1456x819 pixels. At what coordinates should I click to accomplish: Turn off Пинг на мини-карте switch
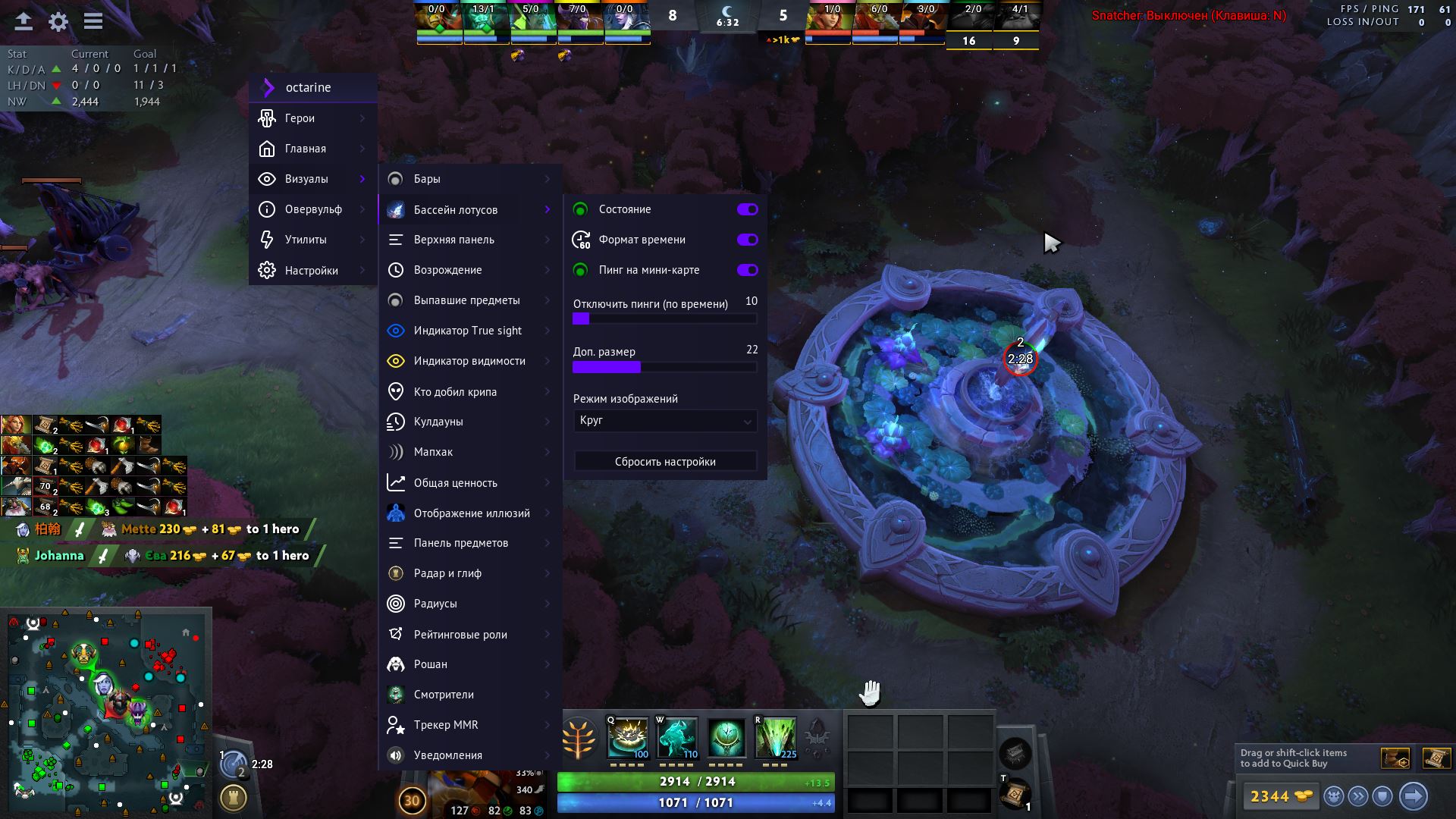(x=747, y=270)
